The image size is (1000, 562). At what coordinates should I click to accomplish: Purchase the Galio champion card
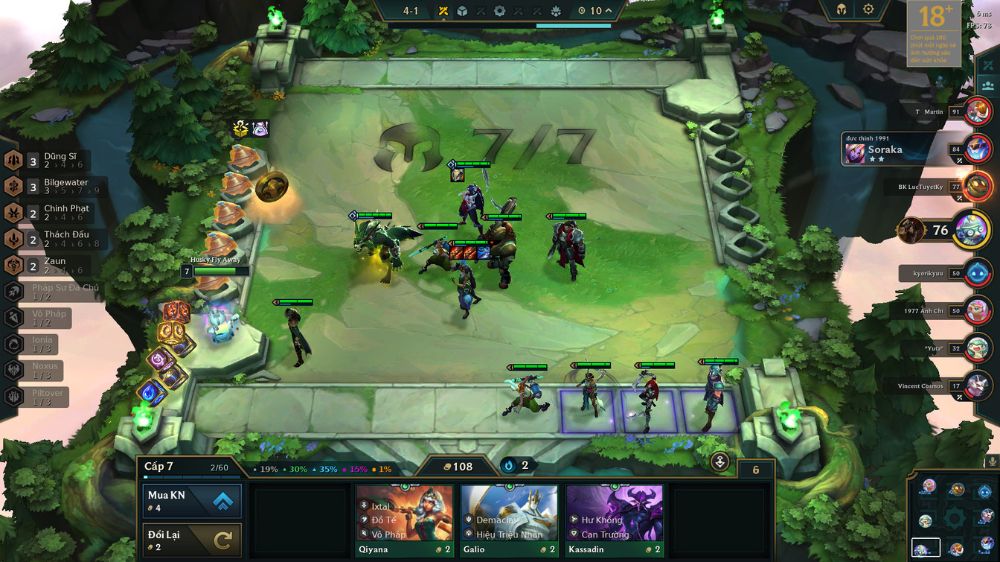(509, 520)
